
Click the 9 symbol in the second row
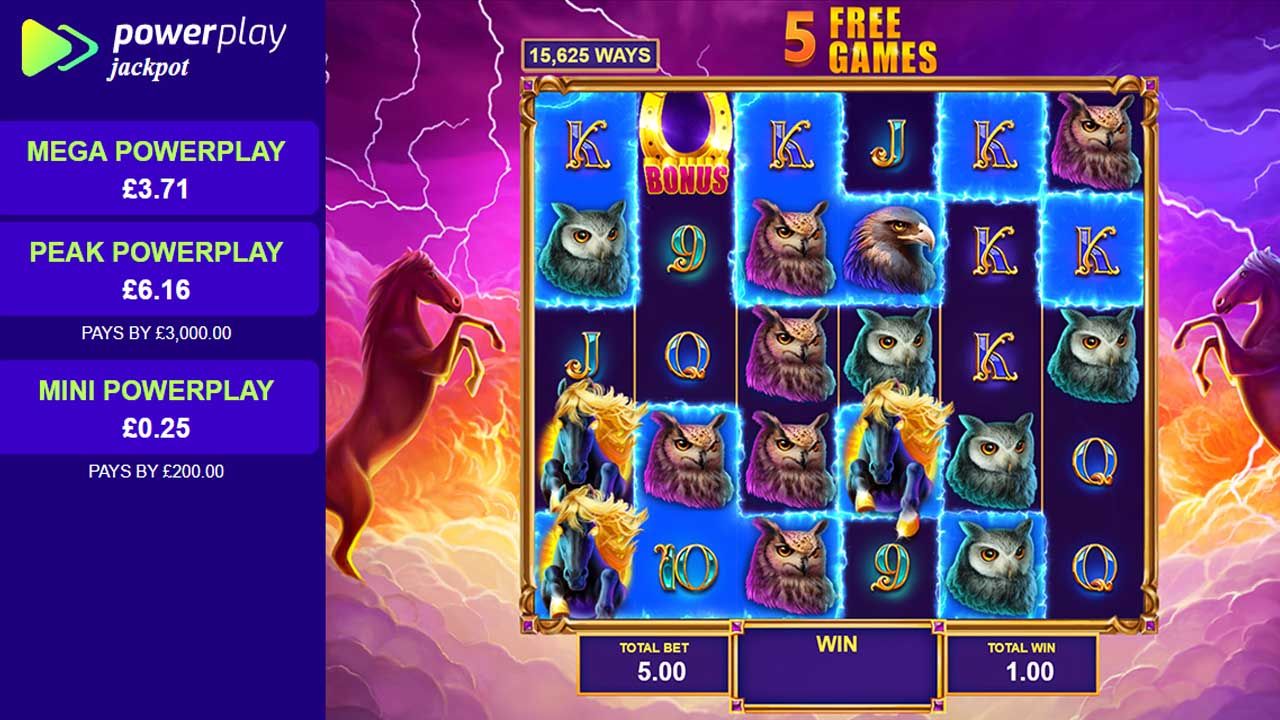(687, 248)
